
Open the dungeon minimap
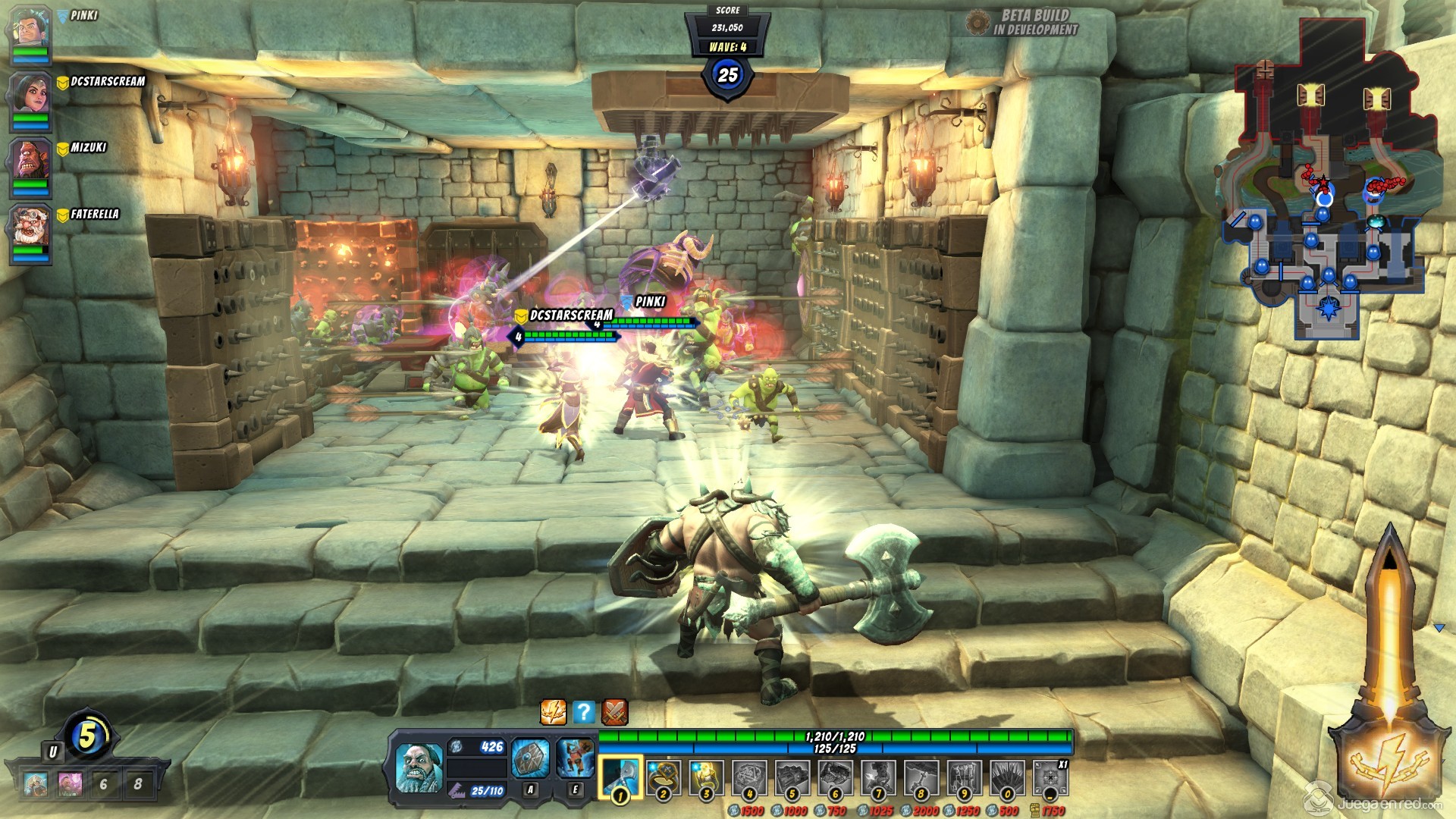(x=1329, y=182)
